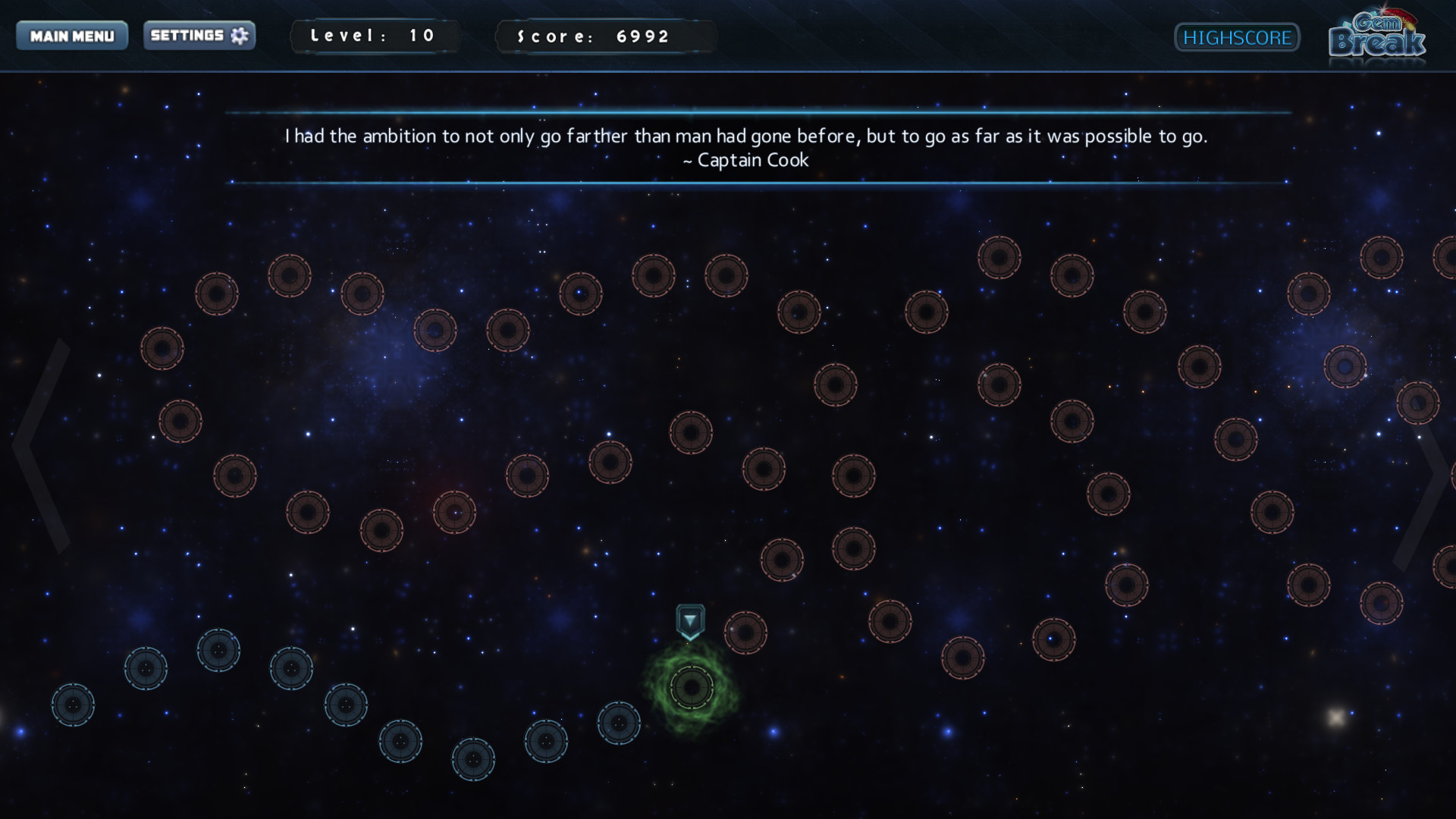
Task: Open the Settings panel
Action: coord(199,36)
